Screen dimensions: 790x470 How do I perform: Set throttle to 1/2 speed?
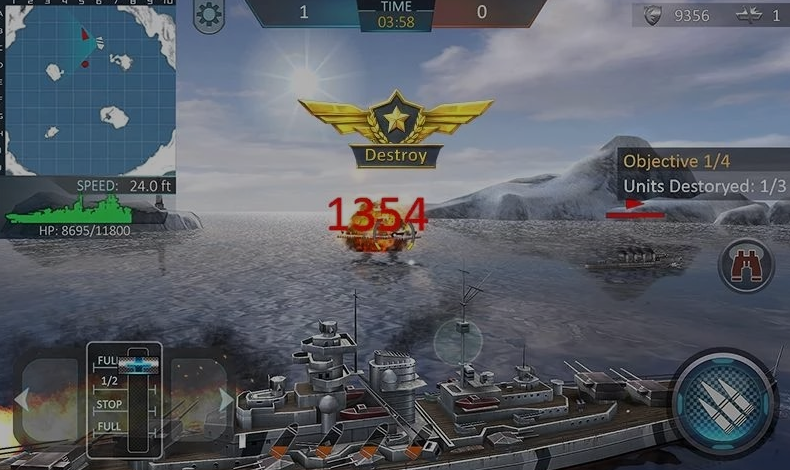(x=110, y=381)
